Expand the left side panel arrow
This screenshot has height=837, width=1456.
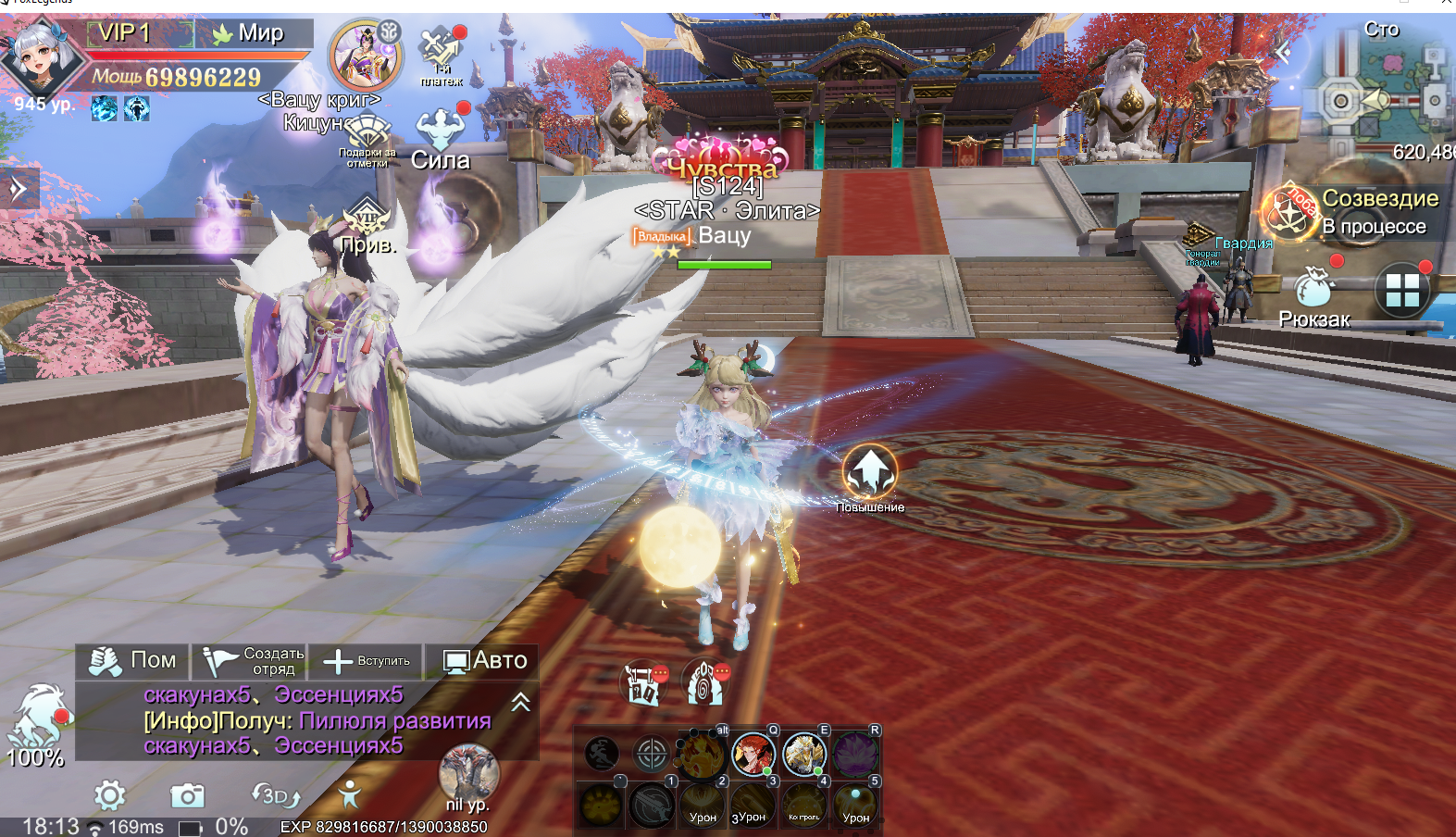[x=19, y=189]
